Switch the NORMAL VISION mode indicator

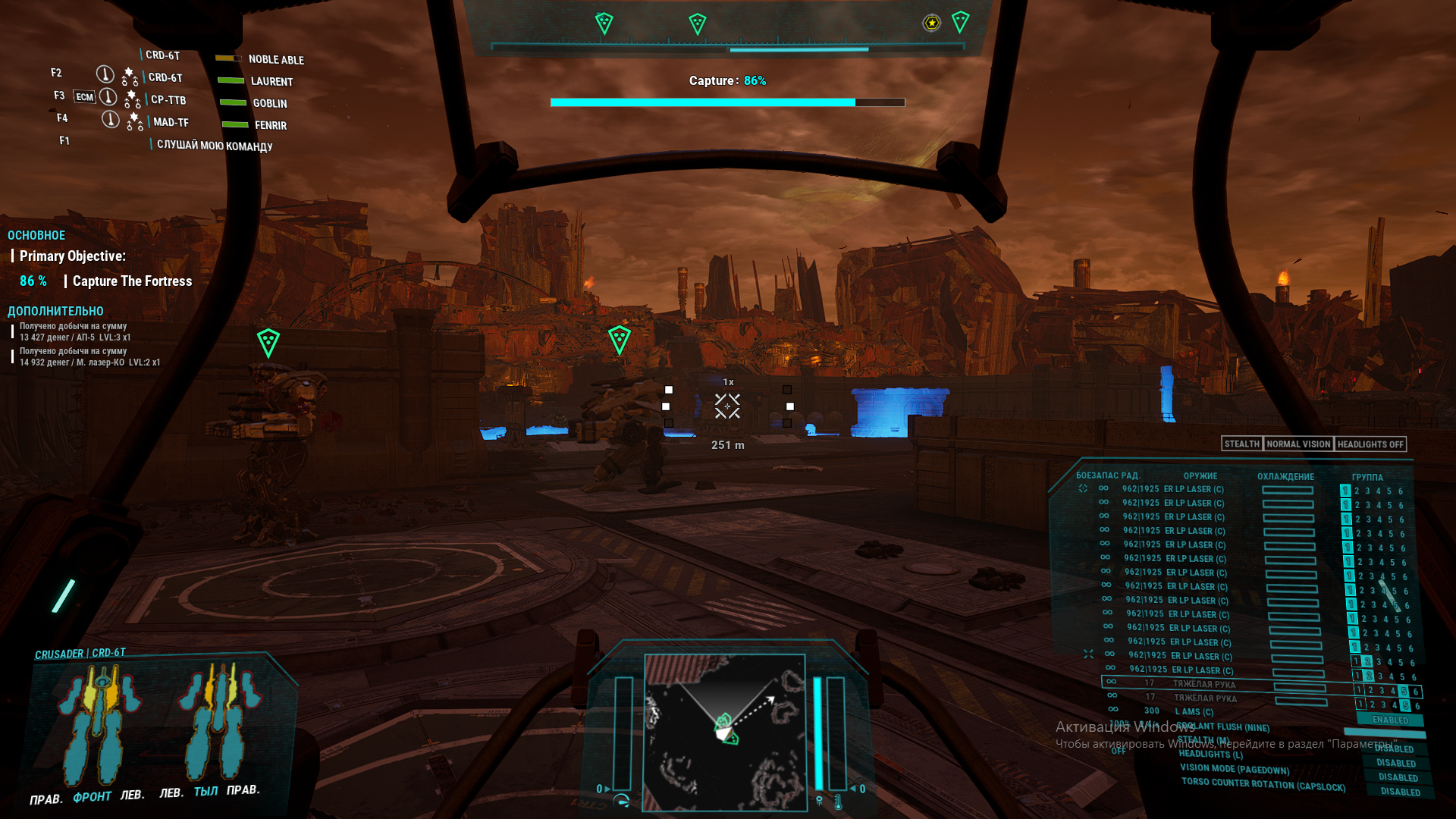pos(1298,444)
